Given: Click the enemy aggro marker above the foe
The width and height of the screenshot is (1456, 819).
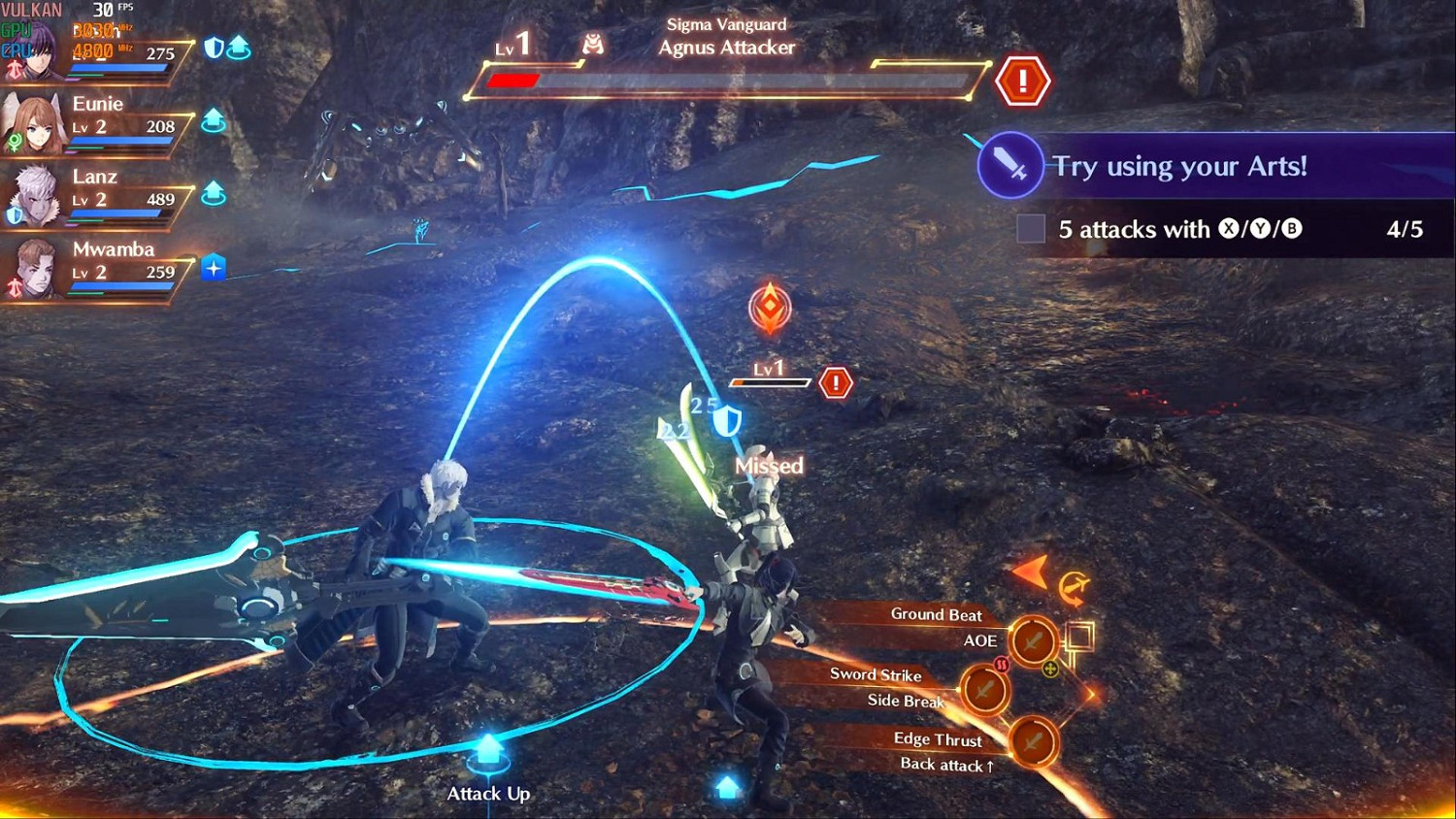Looking at the screenshot, I should [770, 308].
